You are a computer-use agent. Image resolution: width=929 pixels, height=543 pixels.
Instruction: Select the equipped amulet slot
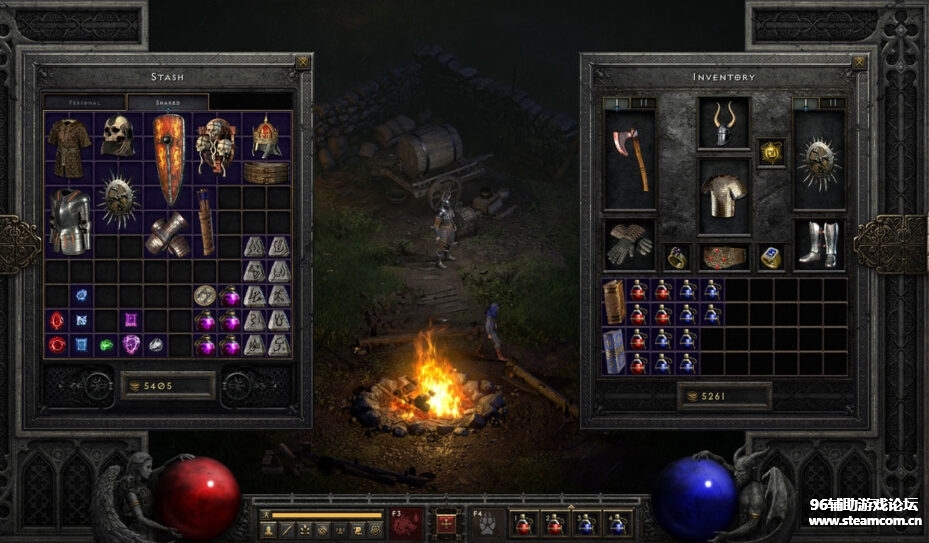pyautogui.click(x=770, y=152)
